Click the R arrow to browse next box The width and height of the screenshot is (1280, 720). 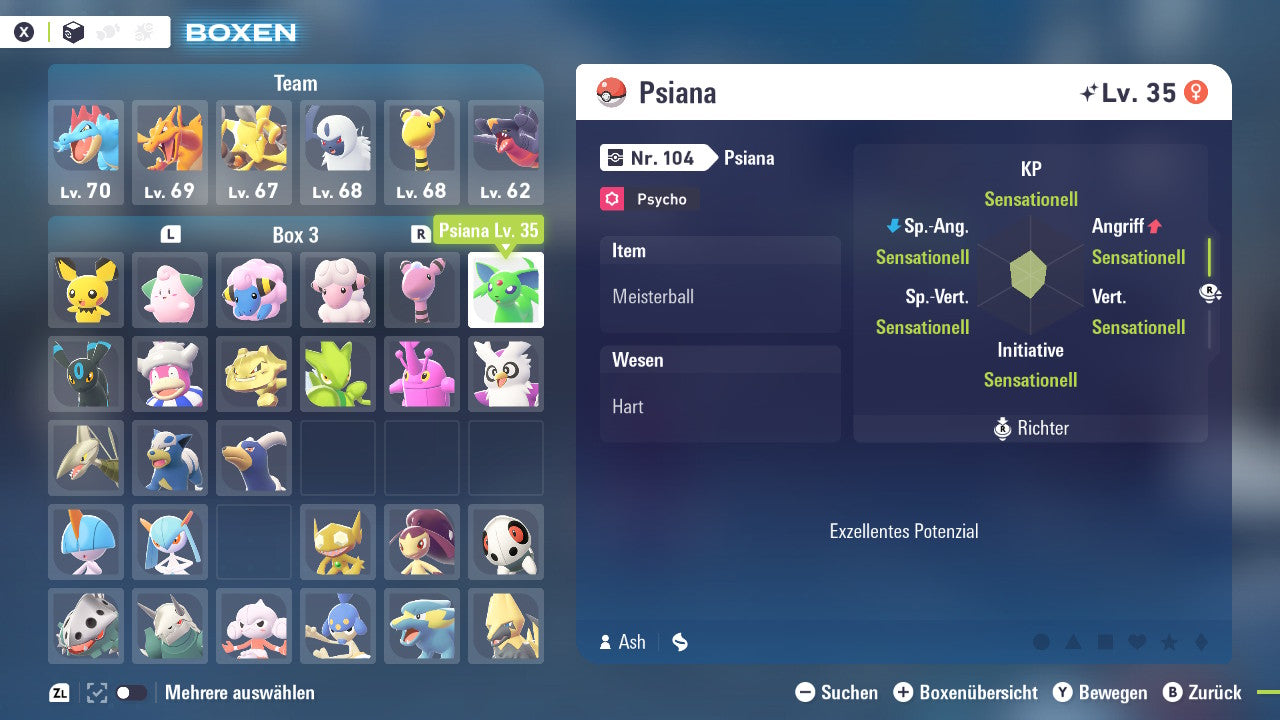tap(420, 233)
